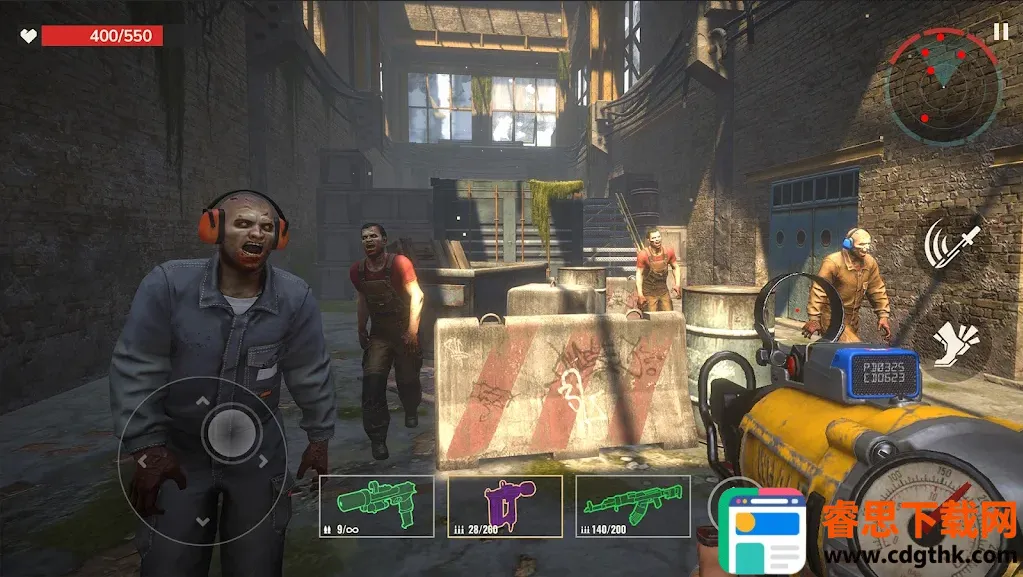Pause the game with the pause button
The height and width of the screenshot is (577, 1023).
(1000, 31)
